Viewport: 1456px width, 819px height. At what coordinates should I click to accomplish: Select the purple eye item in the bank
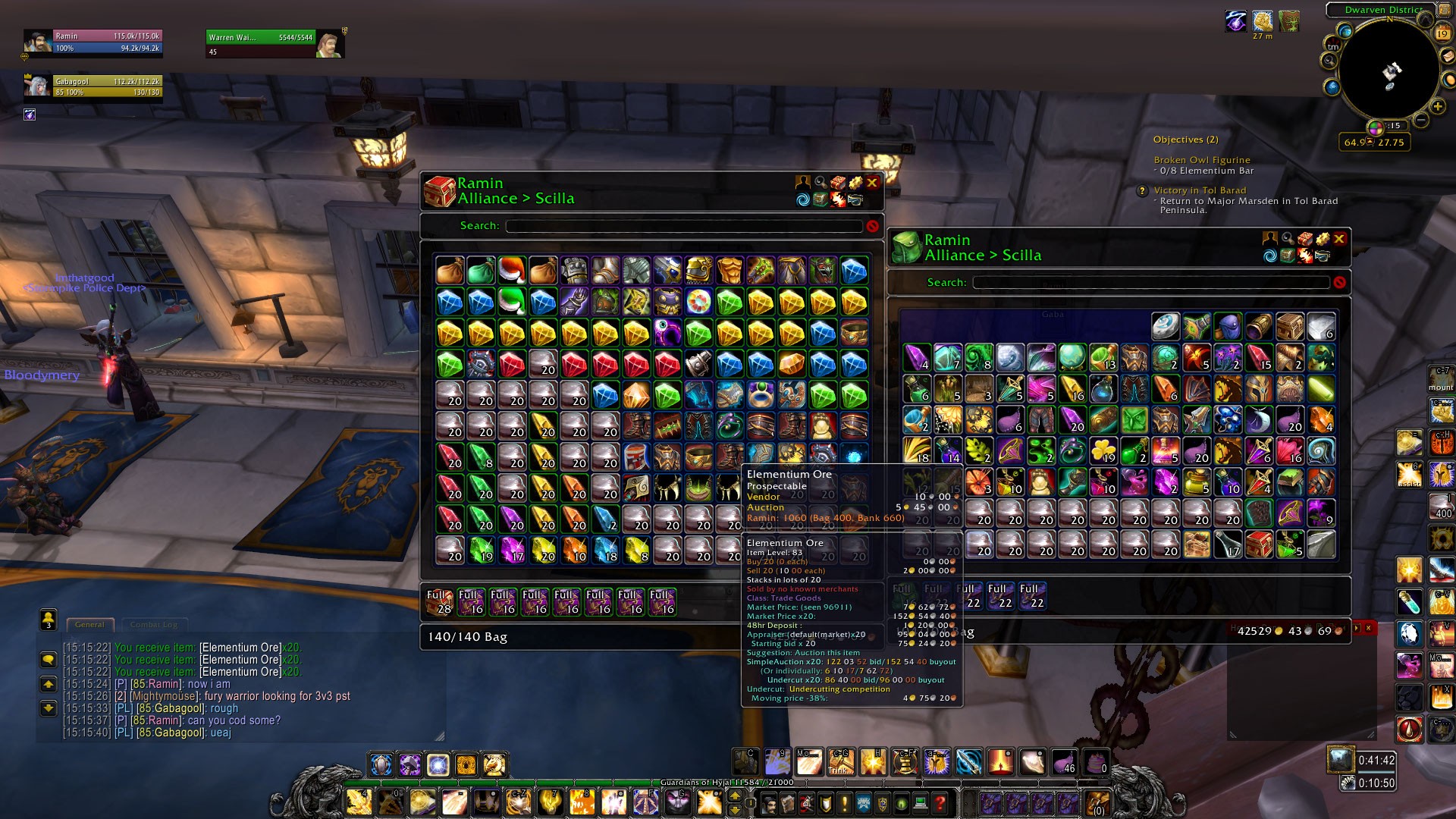[x=667, y=333]
